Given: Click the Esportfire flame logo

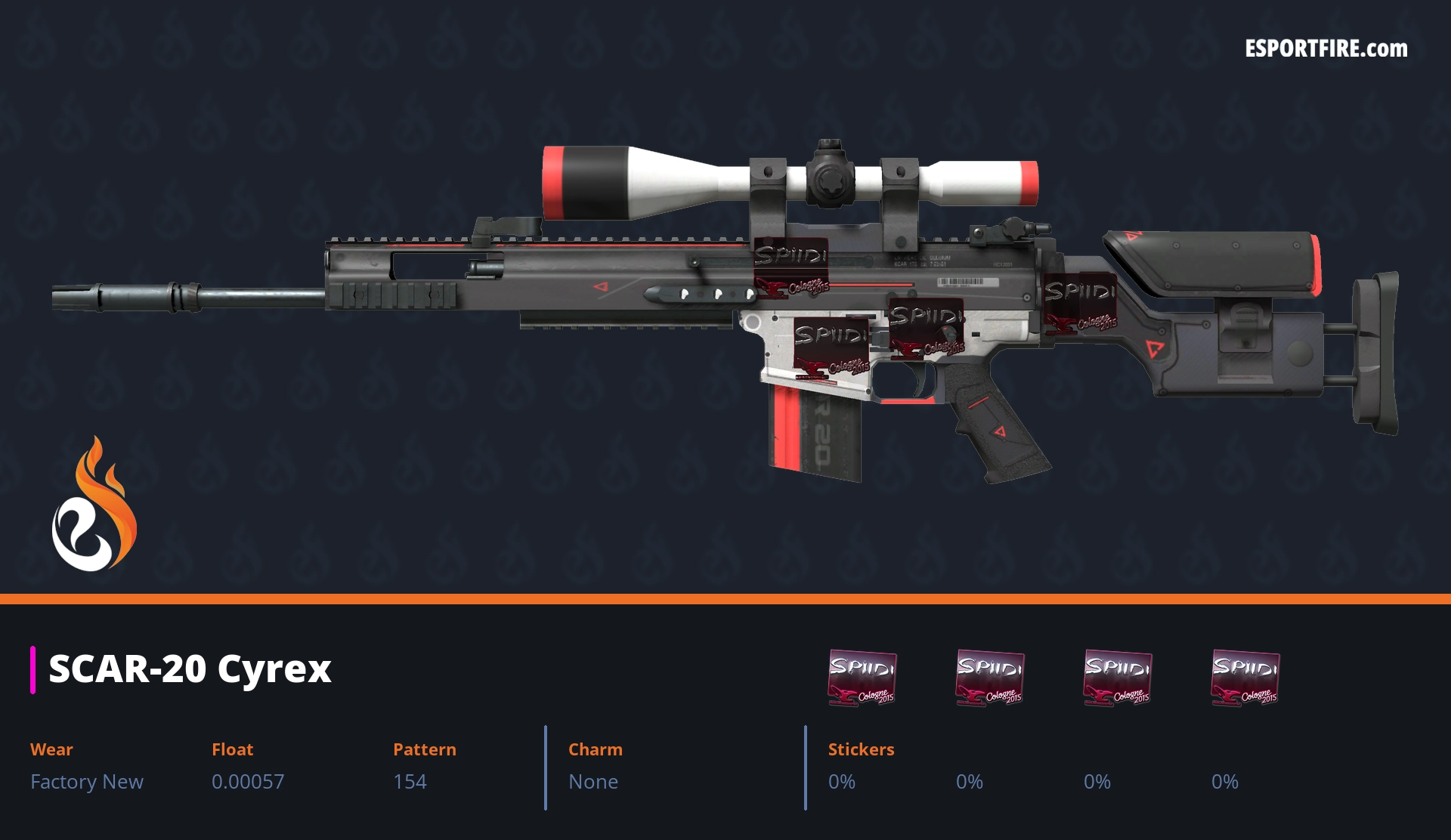Looking at the screenshot, I should click(x=94, y=505).
